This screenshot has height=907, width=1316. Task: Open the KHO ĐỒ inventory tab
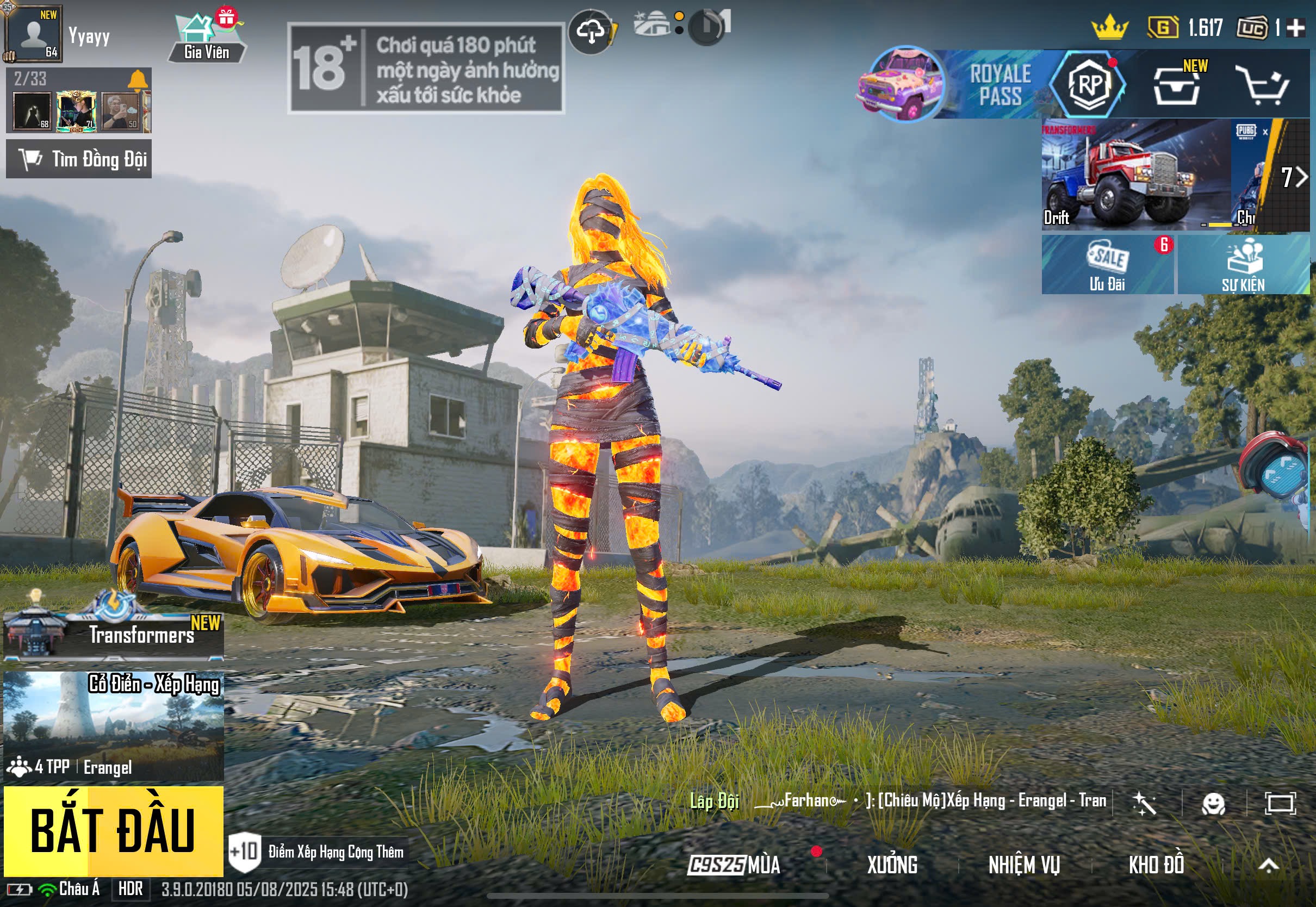(x=1156, y=865)
